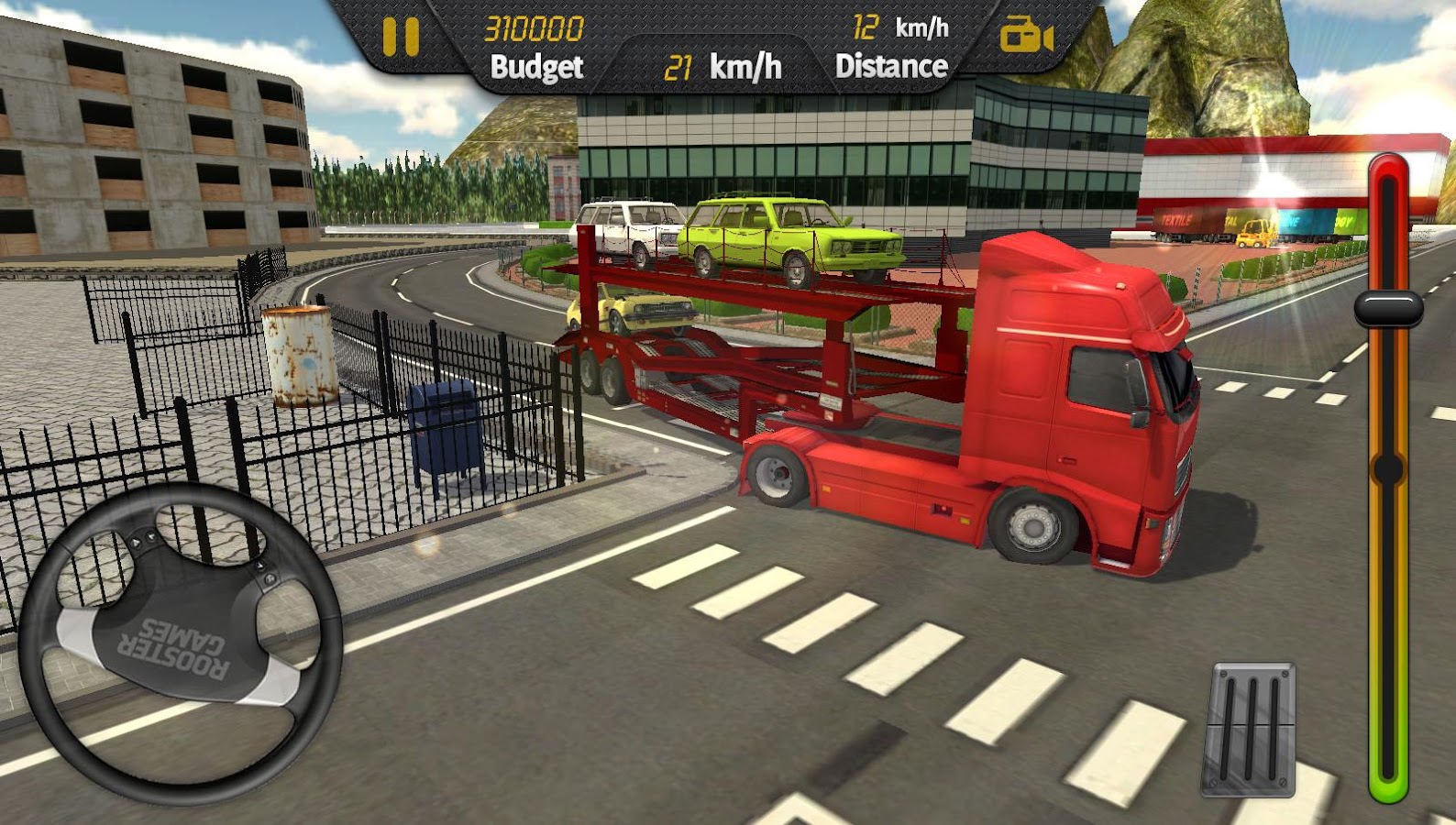The image size is (1456, 825).
Task: Switch the camera view with the camera icon
Action: tap(1026, 37)
